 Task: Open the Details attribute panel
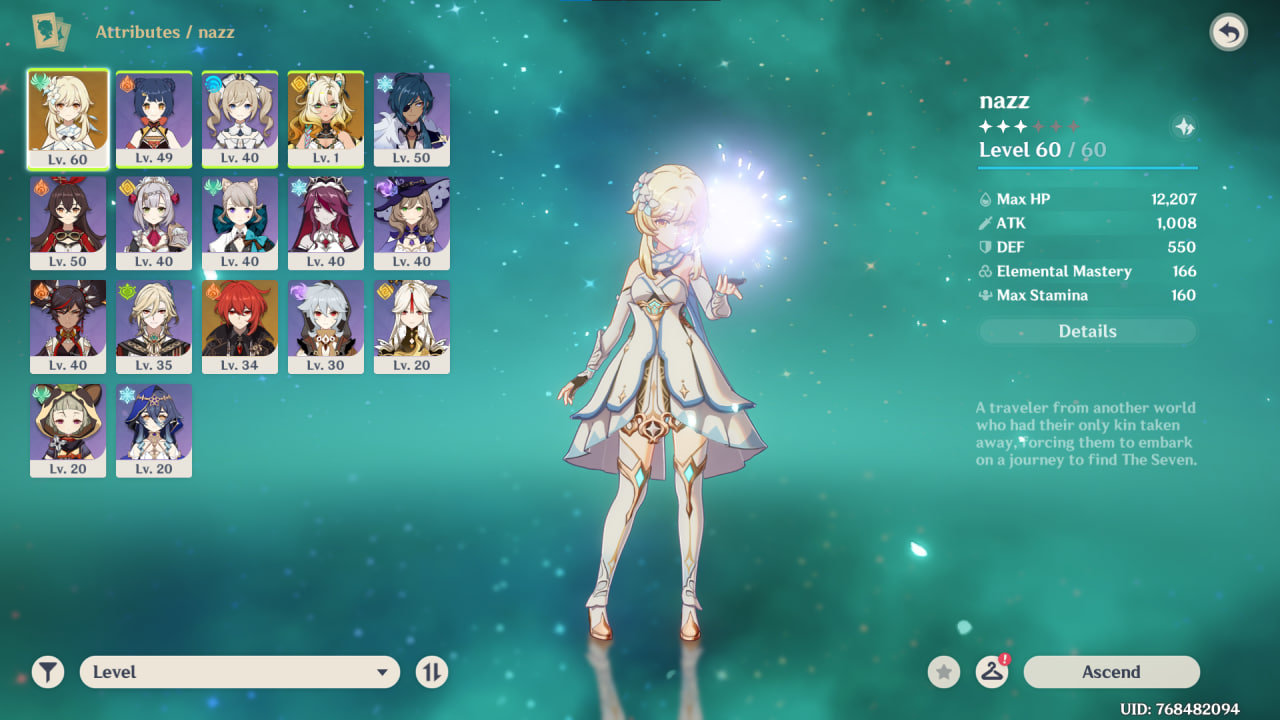click(1087, 331)
